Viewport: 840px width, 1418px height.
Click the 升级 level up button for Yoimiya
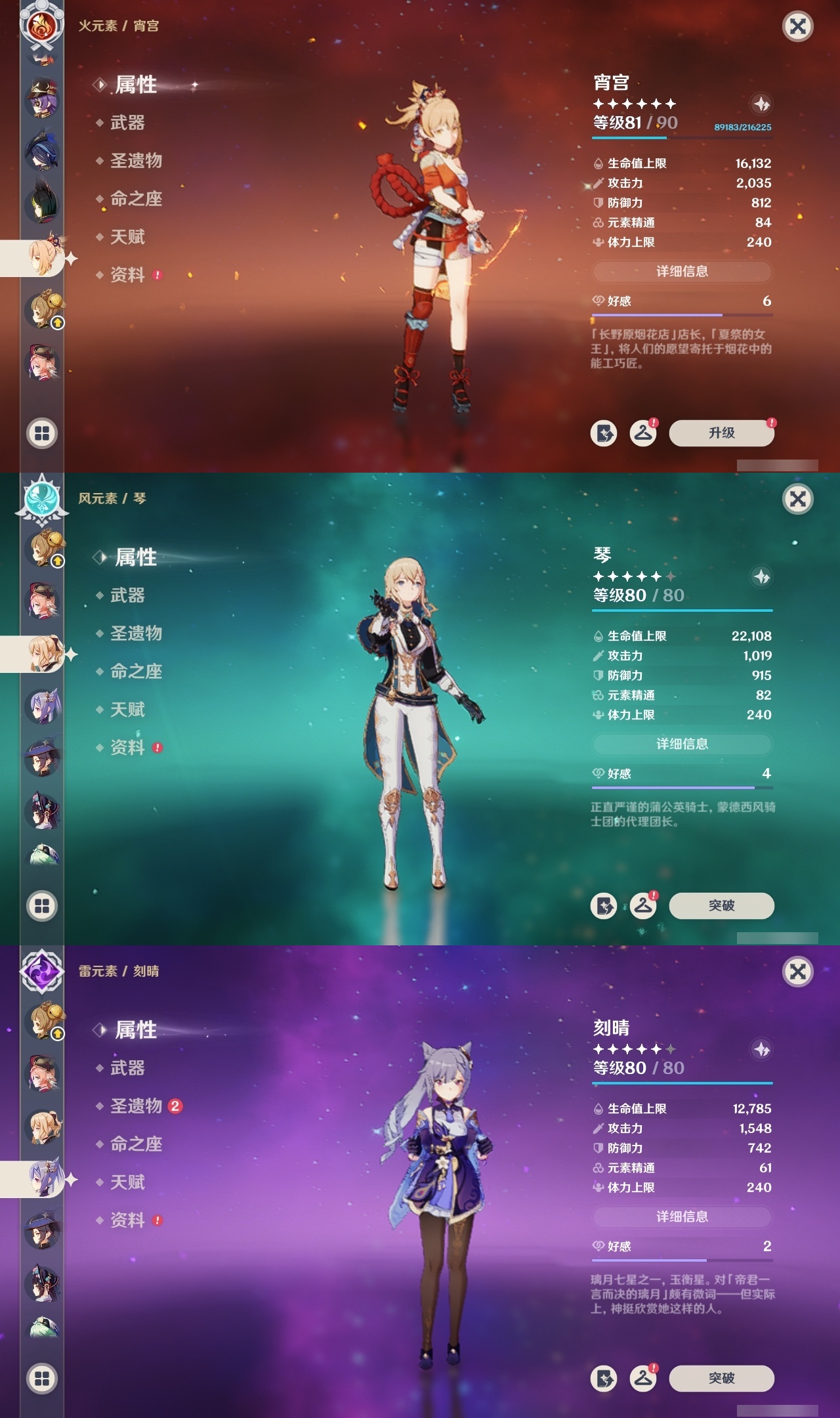point(721,433)
